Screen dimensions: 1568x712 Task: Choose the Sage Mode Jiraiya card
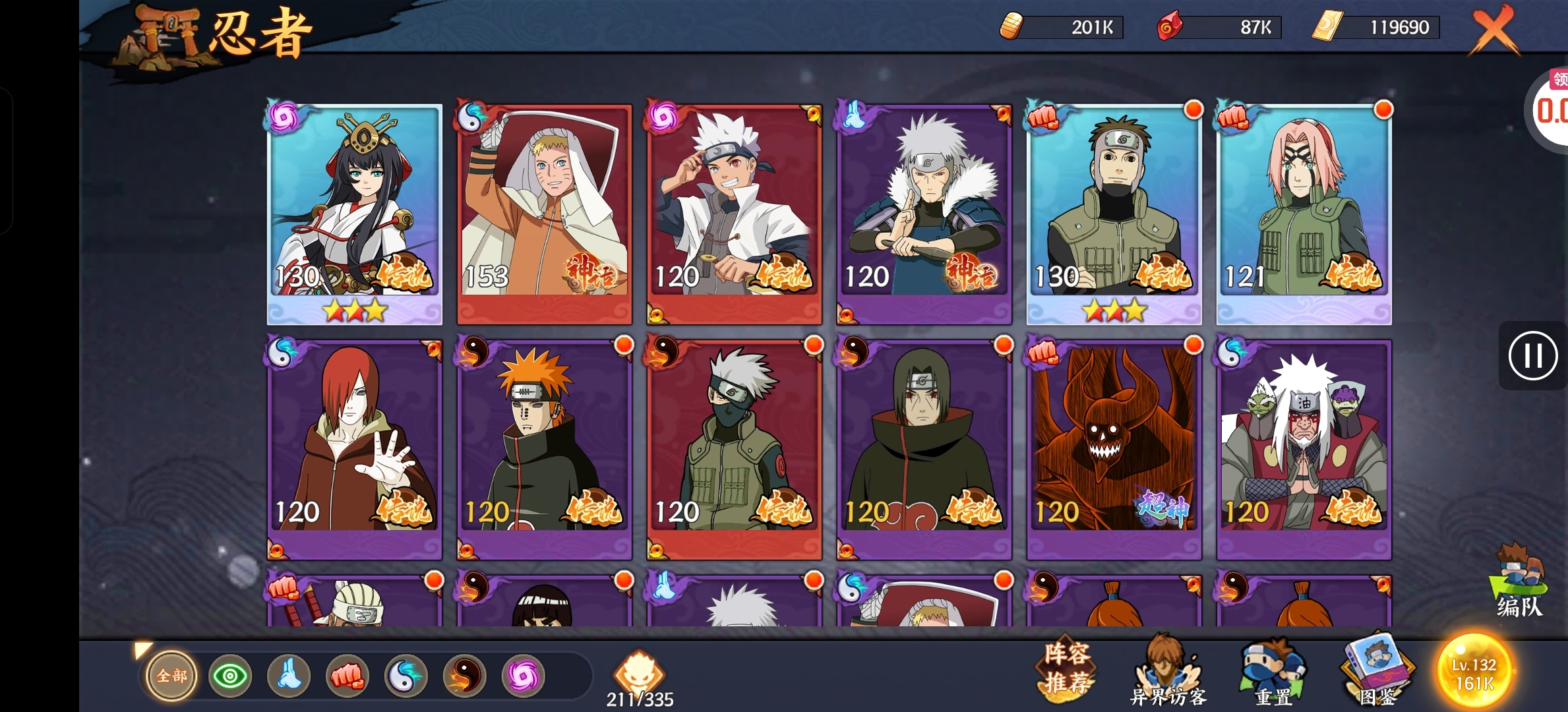(1304, 448)
